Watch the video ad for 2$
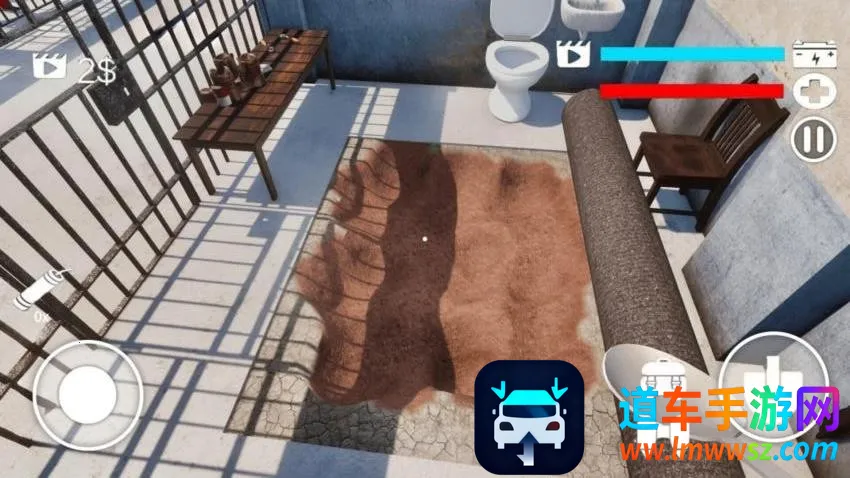The width and height of the screenshot is (850, 478). click(x=48, y=68)
